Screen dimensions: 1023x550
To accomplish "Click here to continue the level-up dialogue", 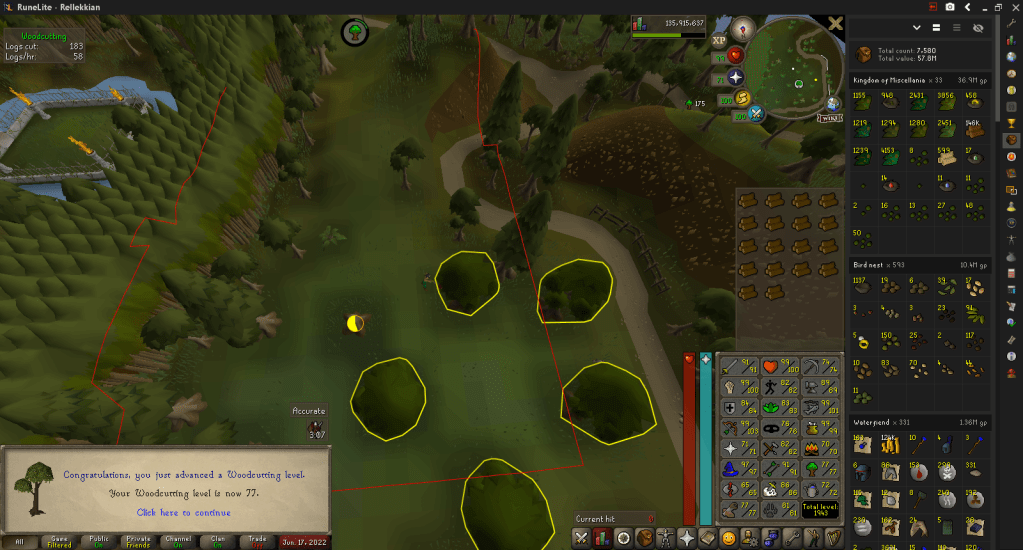I will coord(183,513).
